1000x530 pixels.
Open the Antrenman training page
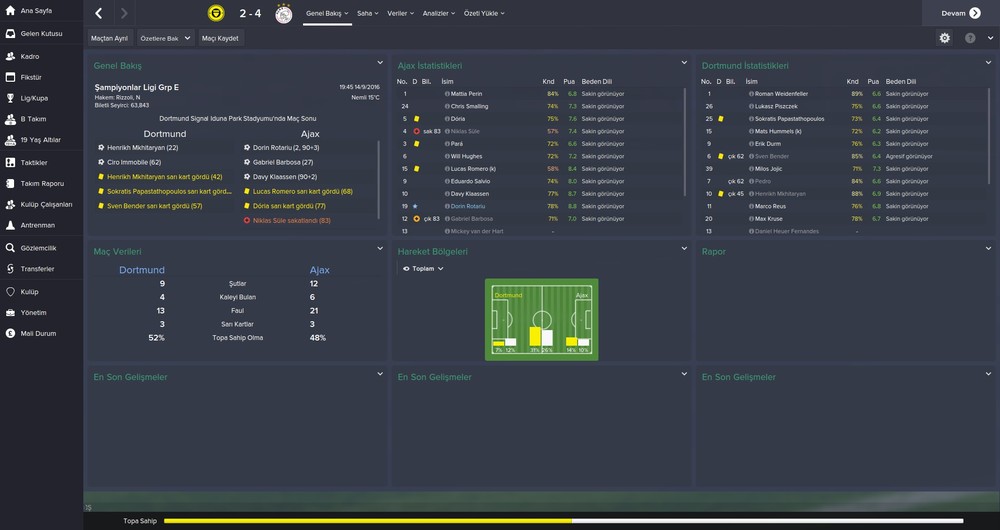point(38,225)
